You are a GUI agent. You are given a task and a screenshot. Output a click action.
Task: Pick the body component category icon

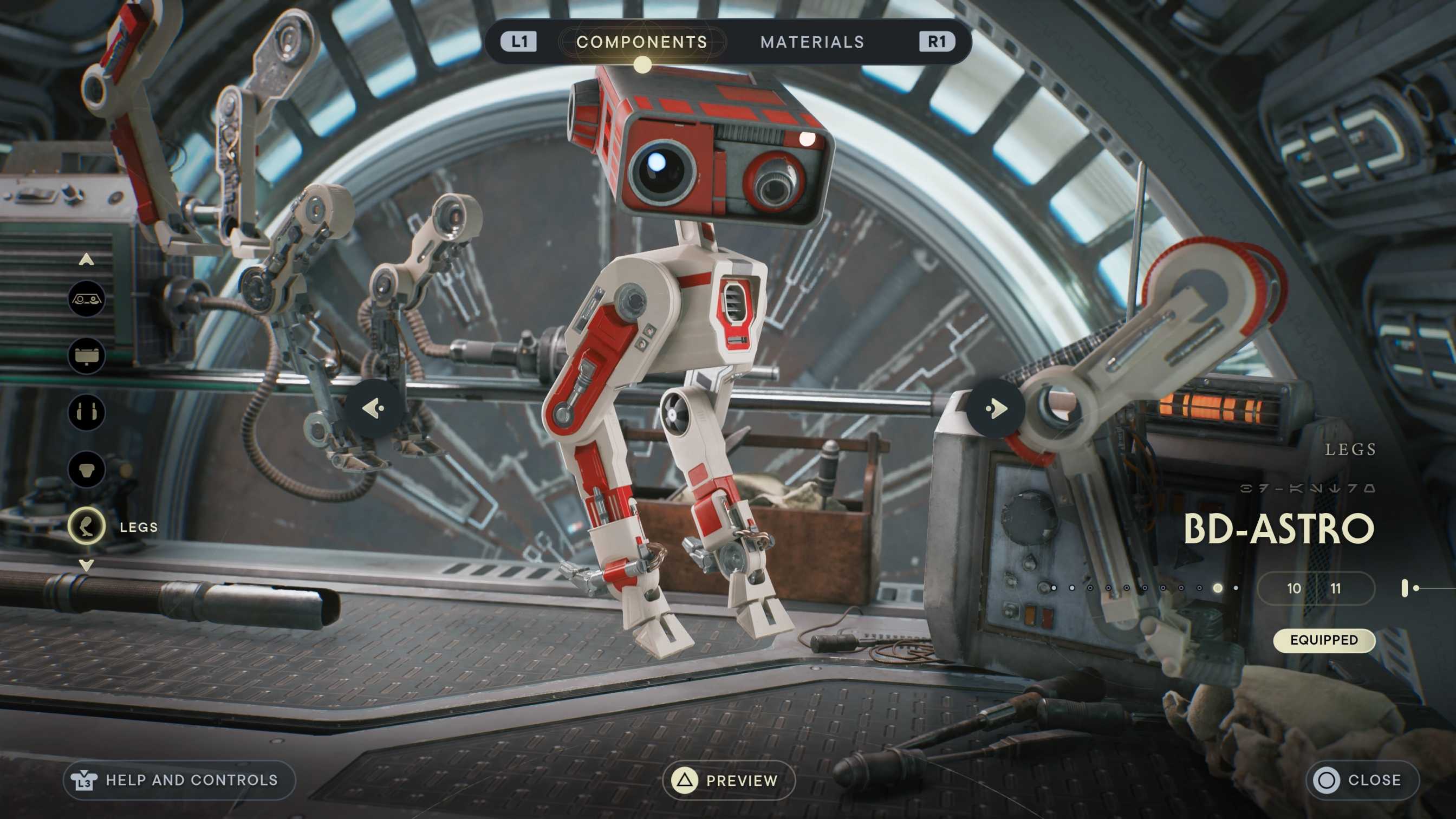(87, 469)
